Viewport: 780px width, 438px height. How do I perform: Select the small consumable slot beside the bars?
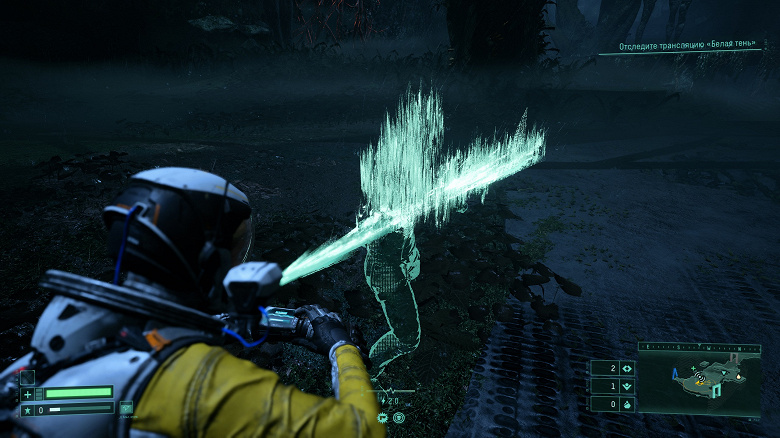[126, 407]
